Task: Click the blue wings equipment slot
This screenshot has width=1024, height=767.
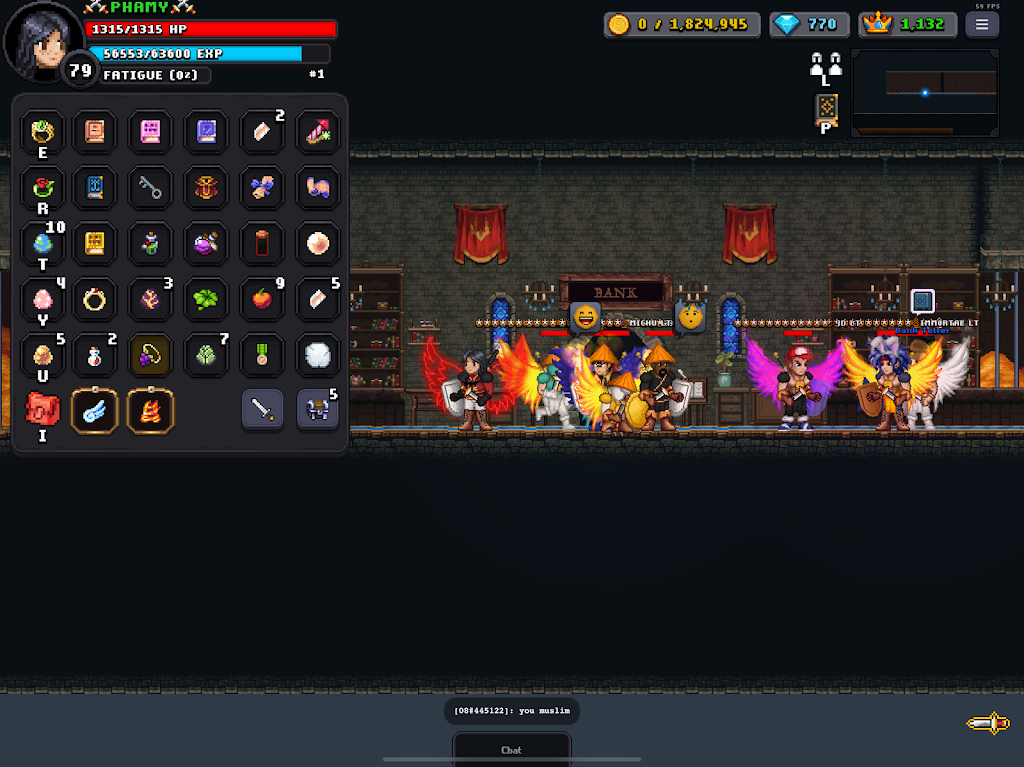Action: coord(95,410)
